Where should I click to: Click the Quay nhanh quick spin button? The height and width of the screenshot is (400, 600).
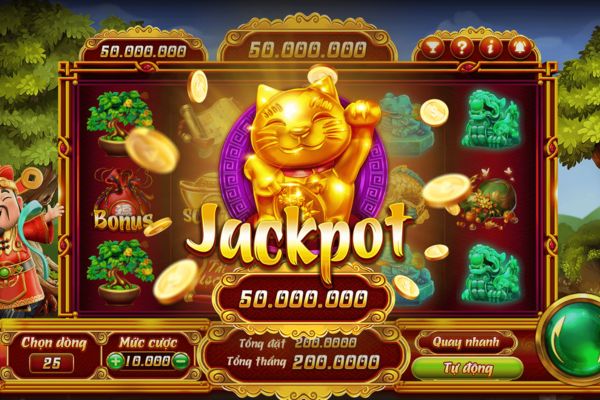467,341
